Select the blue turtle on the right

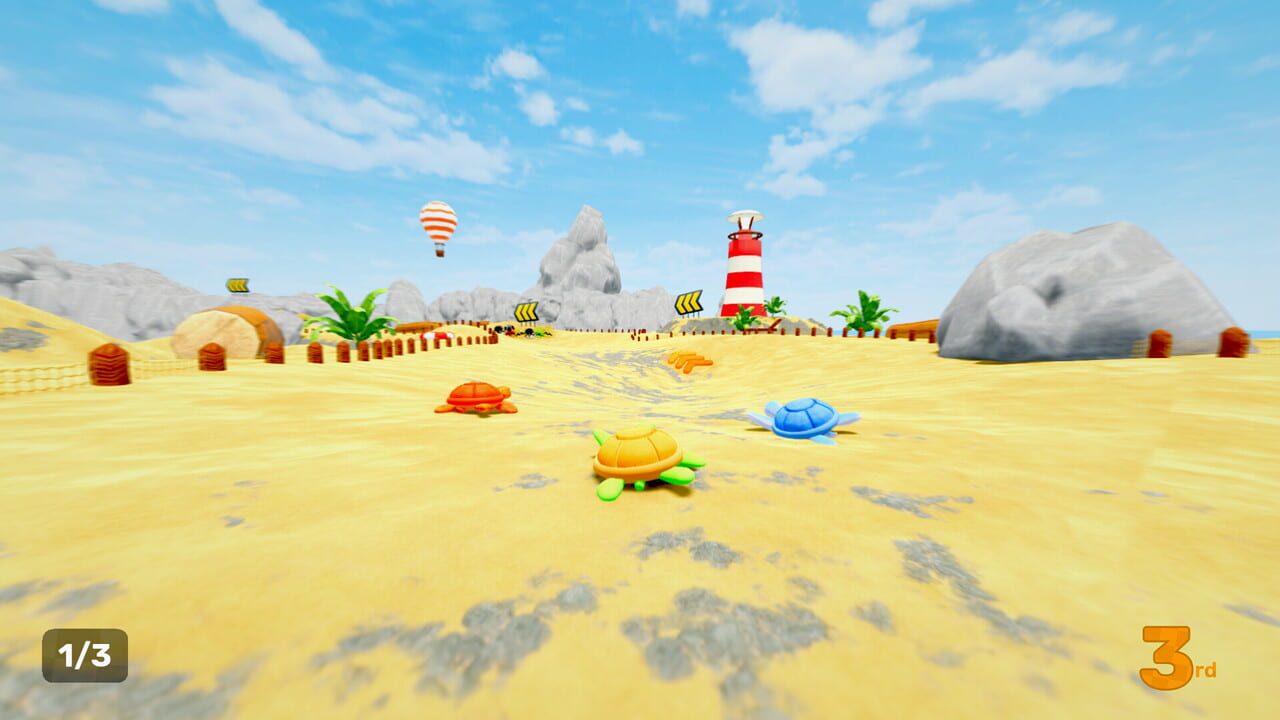(801, 418)
